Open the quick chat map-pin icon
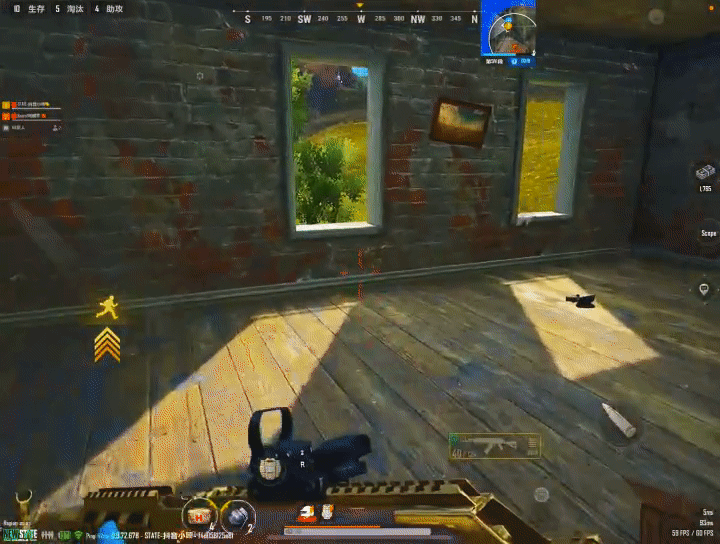 point(705,289)
